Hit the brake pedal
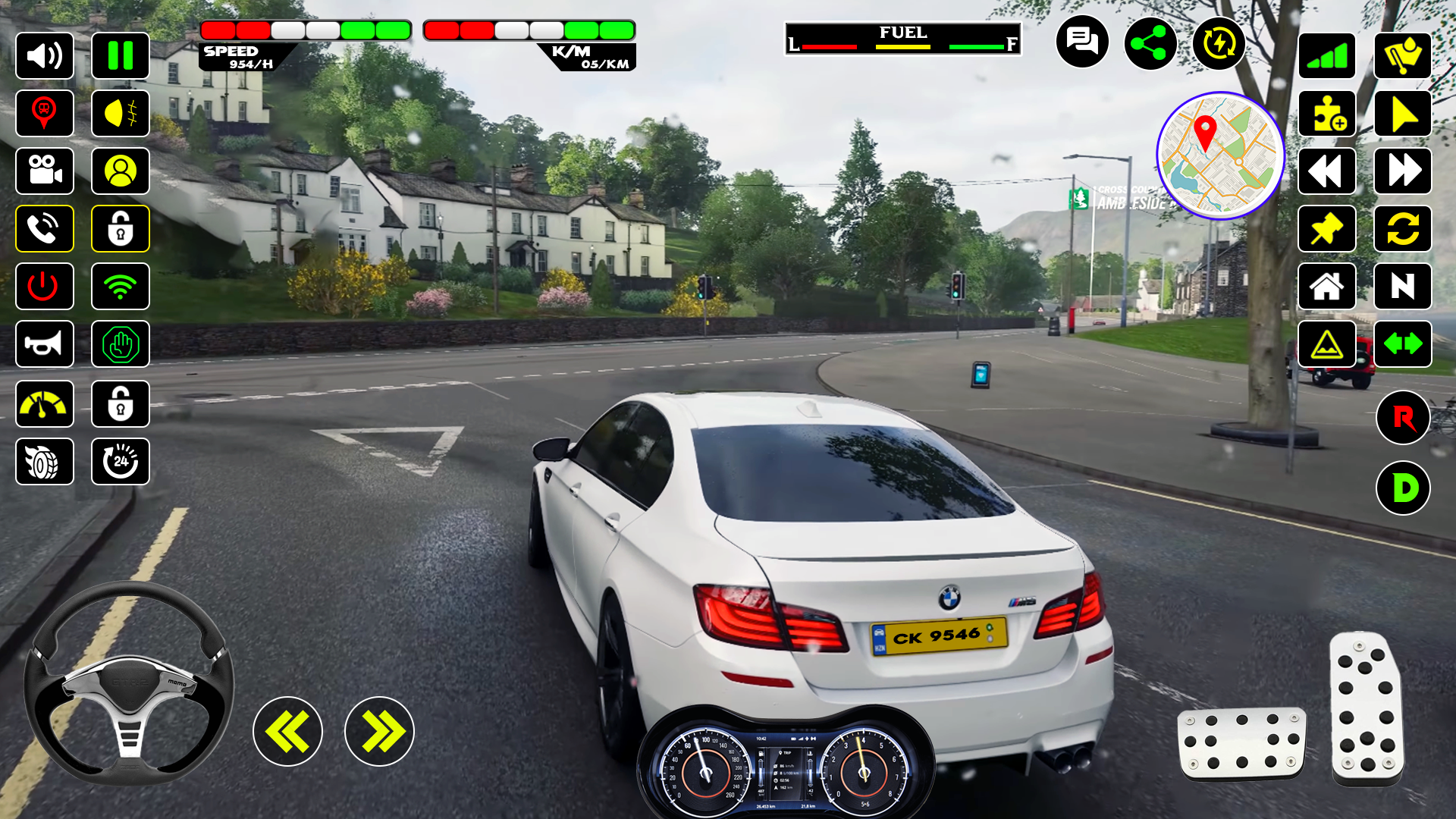 (x=1241, y=743)
